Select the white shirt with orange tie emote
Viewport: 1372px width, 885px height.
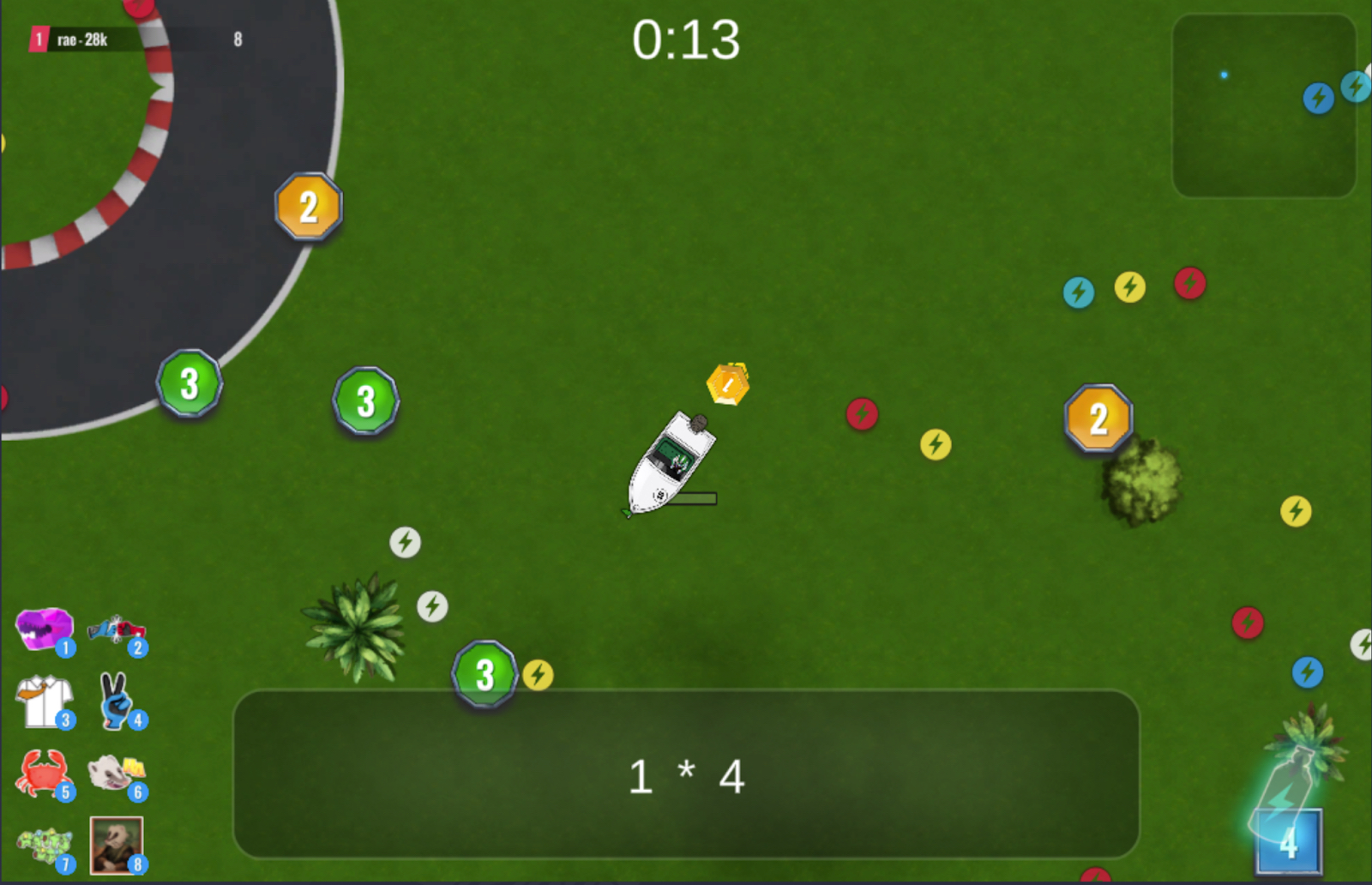coord(44,701)
